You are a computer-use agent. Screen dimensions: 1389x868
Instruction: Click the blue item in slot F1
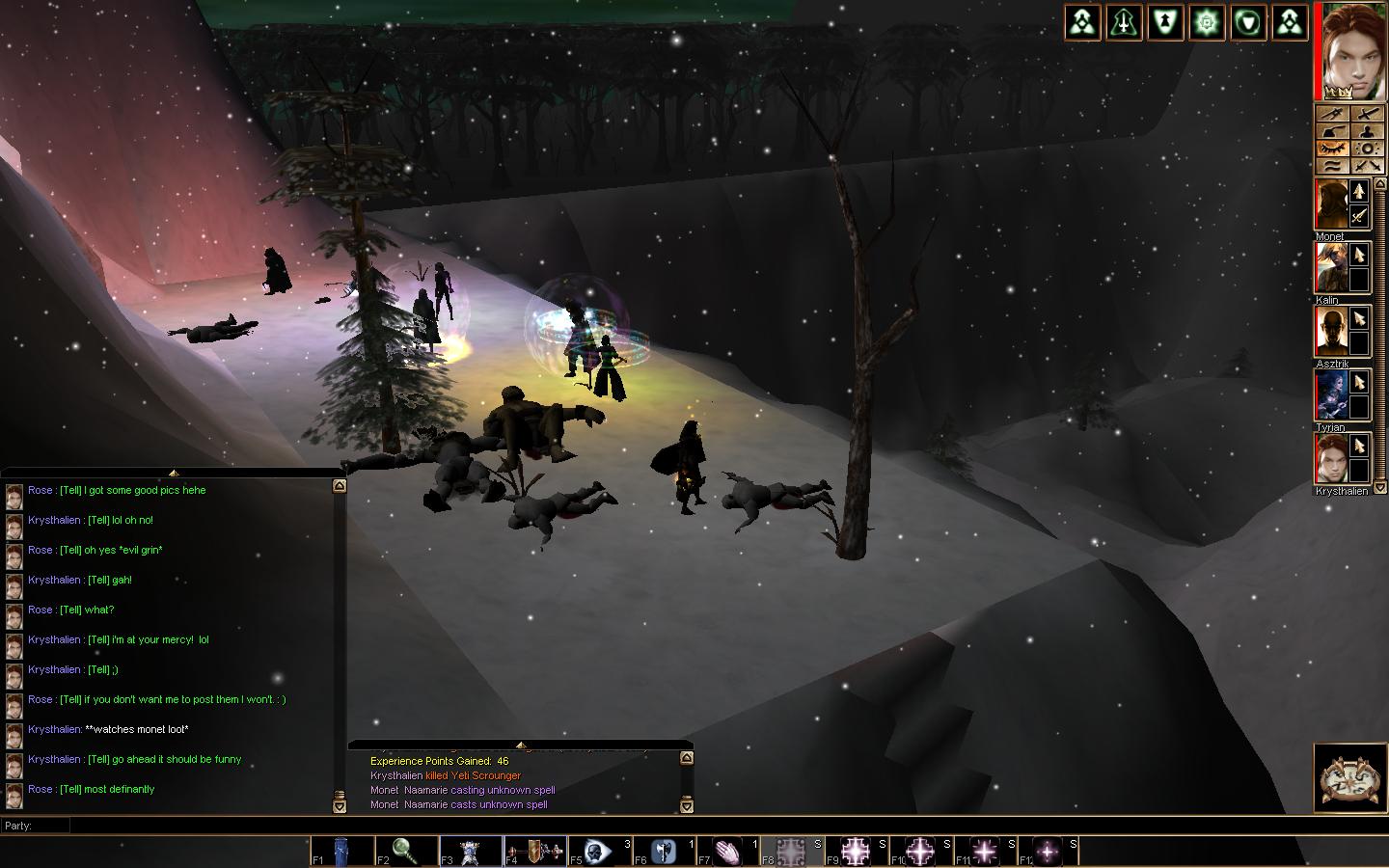[x=341, y=852]
